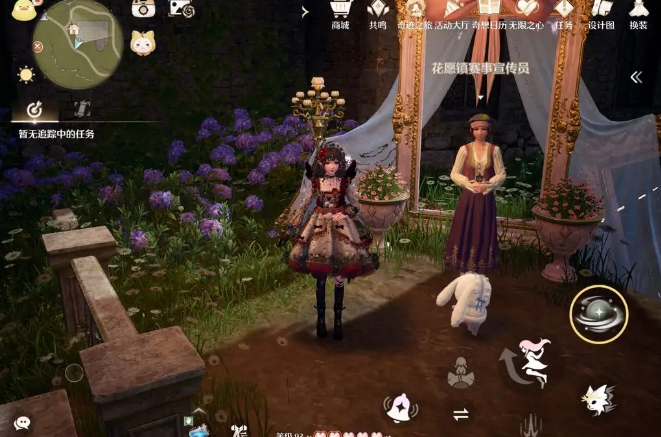Tap the swap arrows outfit switch button
Viewport: 661px width, 437px height.
pyautogui.click(x=461, y=414)
